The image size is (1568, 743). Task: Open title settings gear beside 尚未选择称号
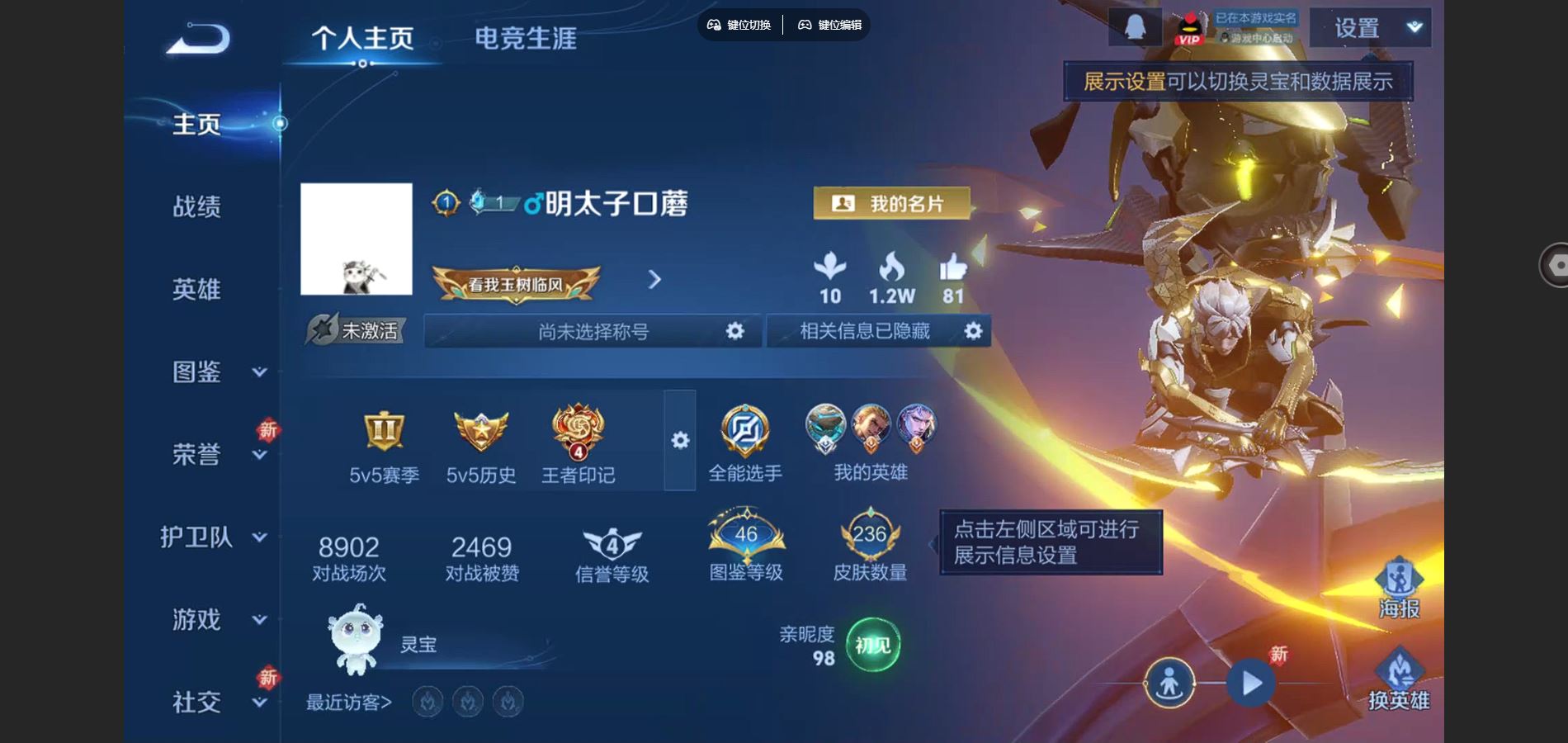[734, 331]
